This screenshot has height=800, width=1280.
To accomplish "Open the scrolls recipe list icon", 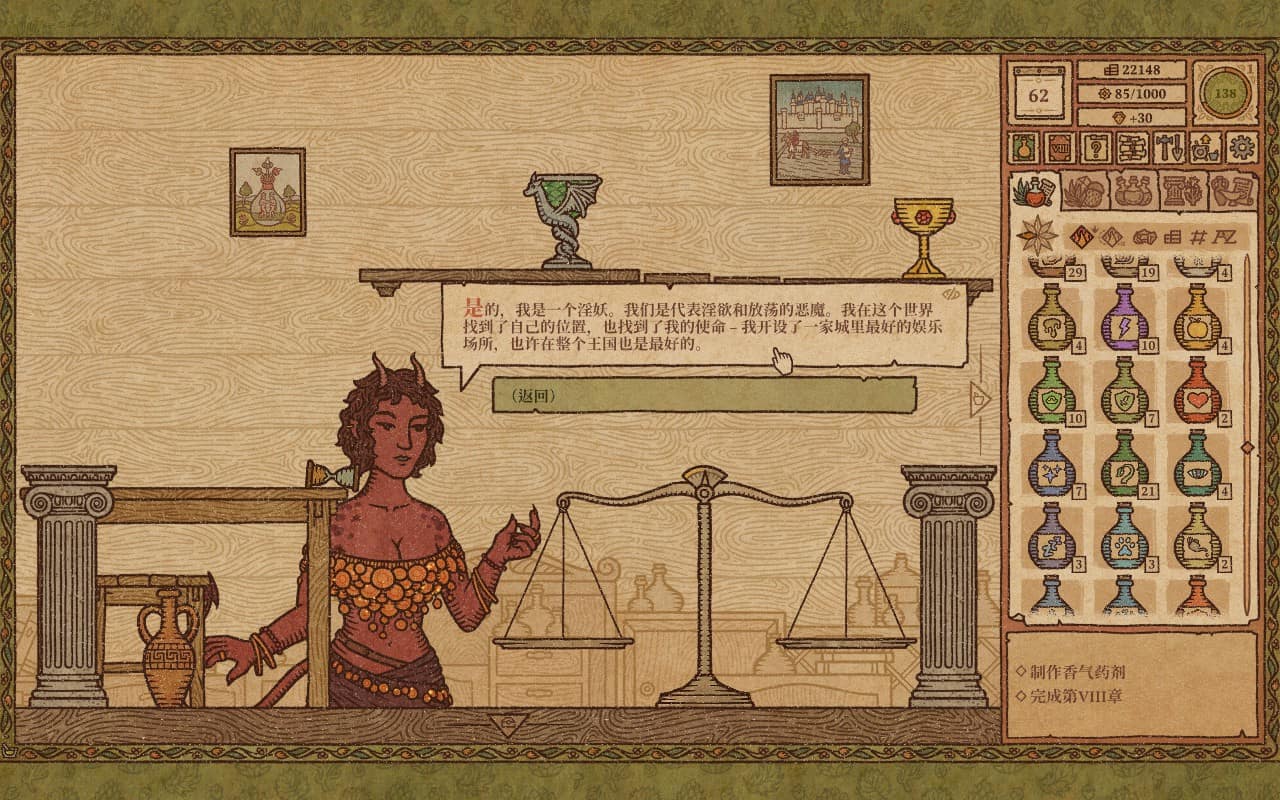I will [1132, 148].
